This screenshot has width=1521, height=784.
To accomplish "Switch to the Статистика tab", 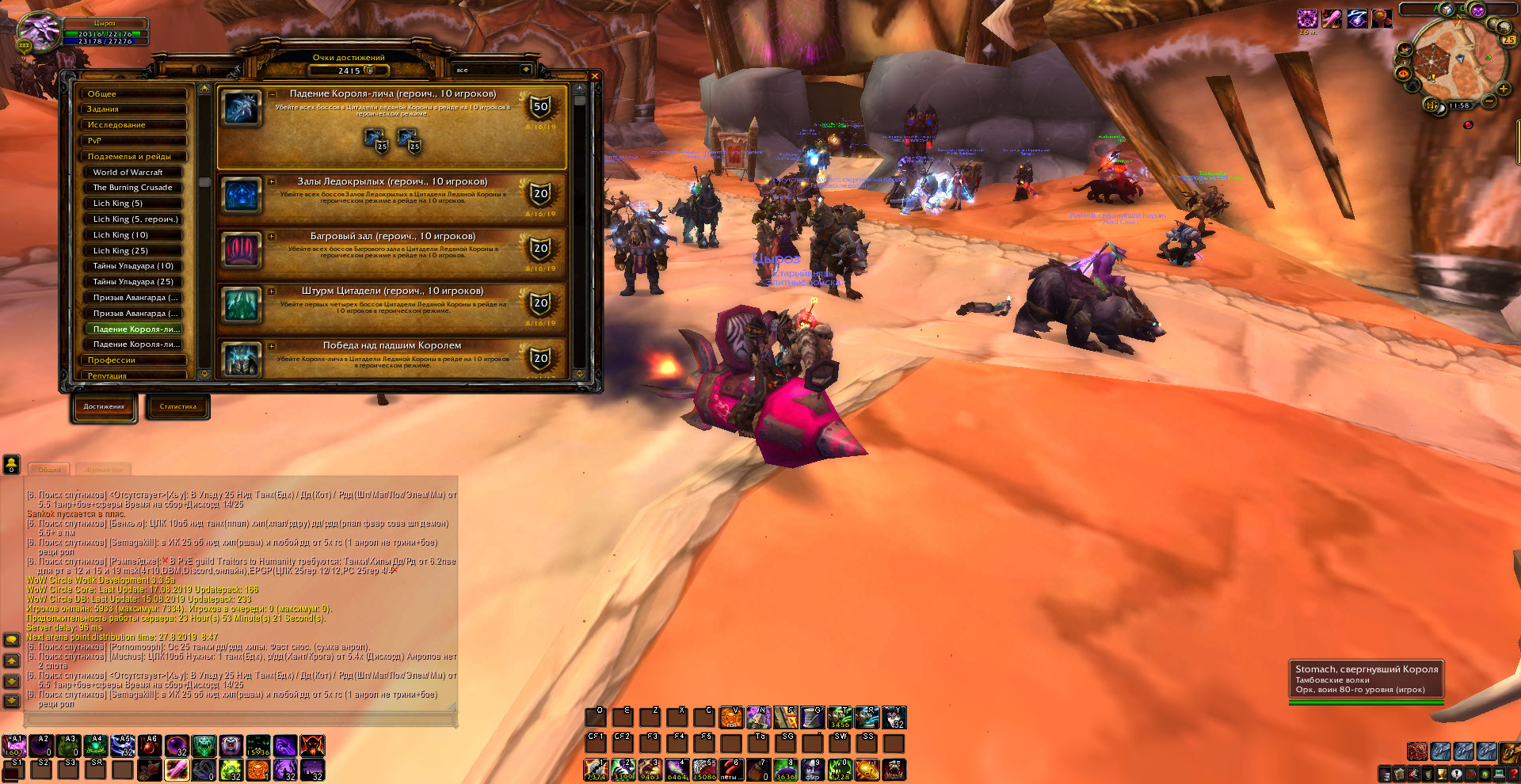I will point(178,407).
